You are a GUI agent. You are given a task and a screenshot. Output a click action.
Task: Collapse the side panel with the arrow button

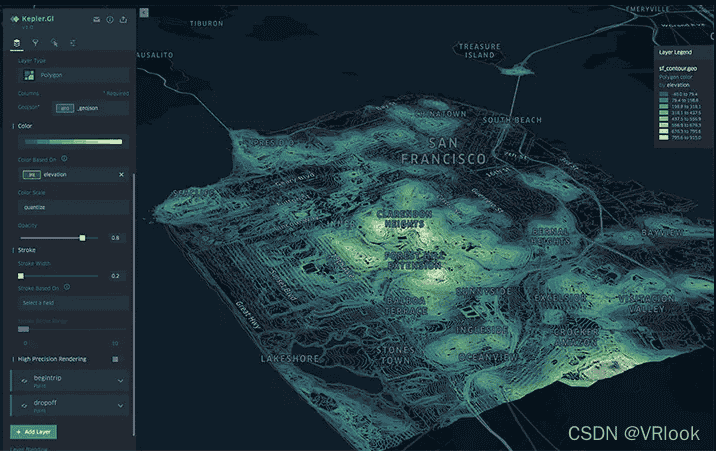click(x=145, y=12)
